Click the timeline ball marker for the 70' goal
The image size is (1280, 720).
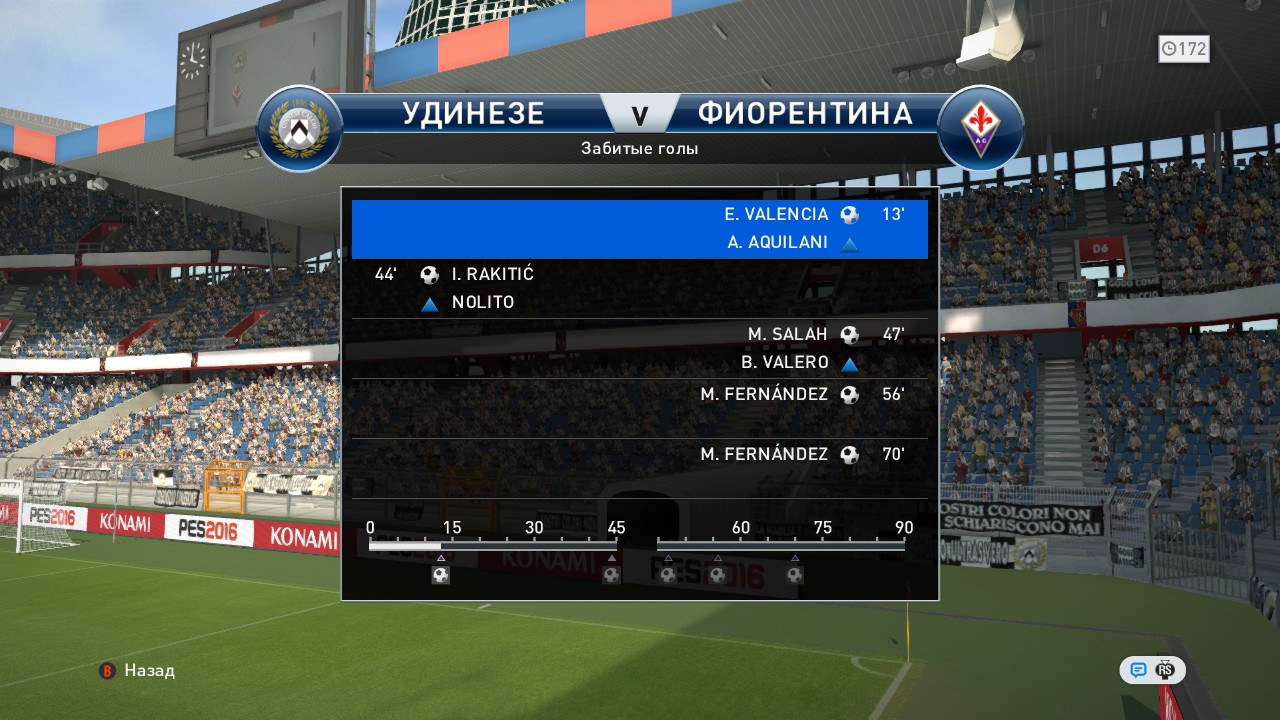tap(795, 575)
